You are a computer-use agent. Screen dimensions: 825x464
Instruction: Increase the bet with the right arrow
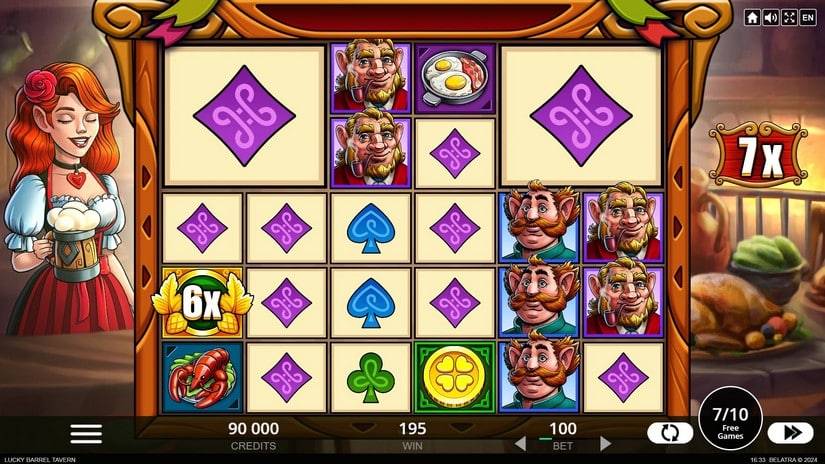[x=605, y=443]
